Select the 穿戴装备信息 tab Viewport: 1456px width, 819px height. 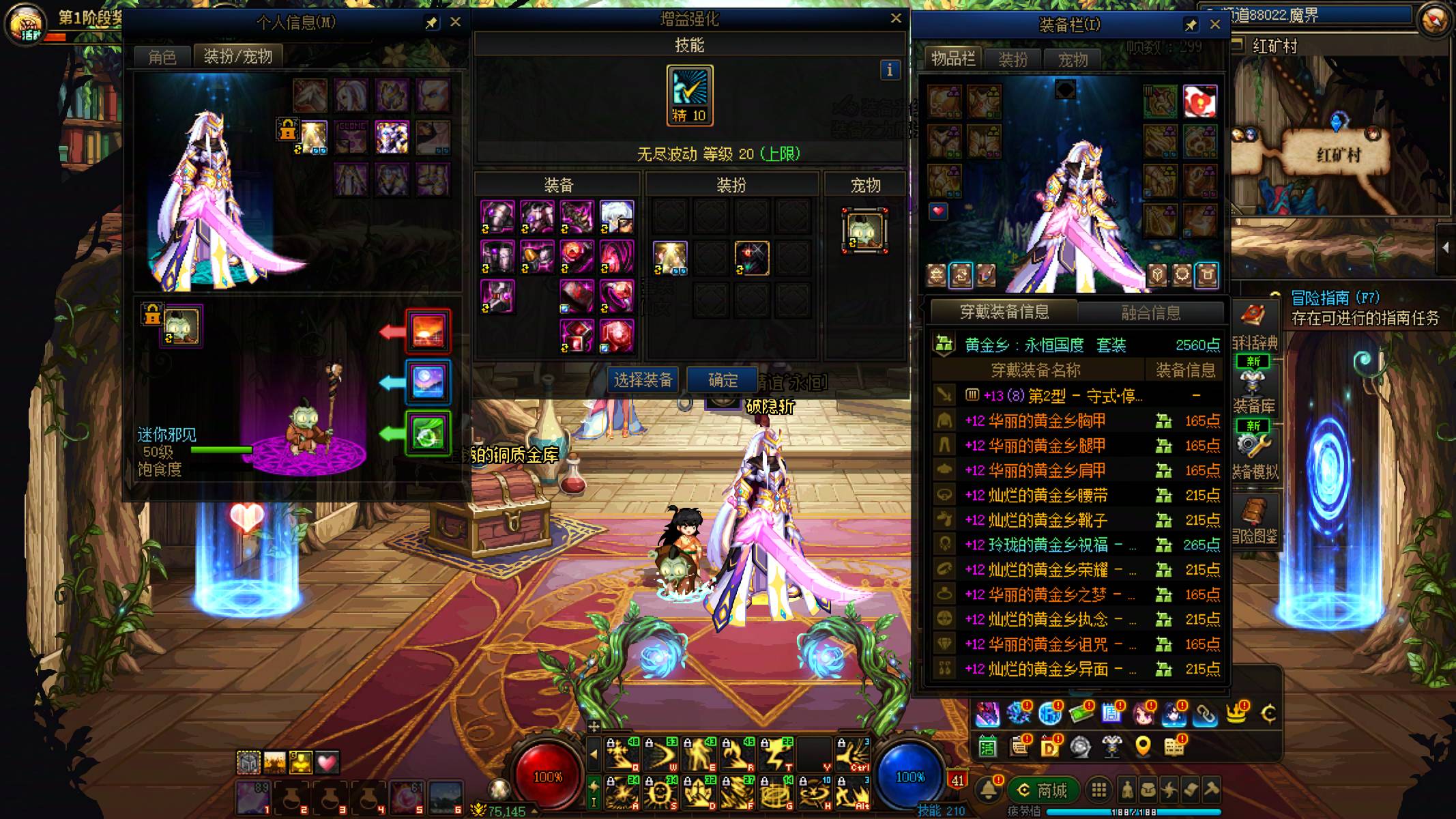pos(1004,312)
